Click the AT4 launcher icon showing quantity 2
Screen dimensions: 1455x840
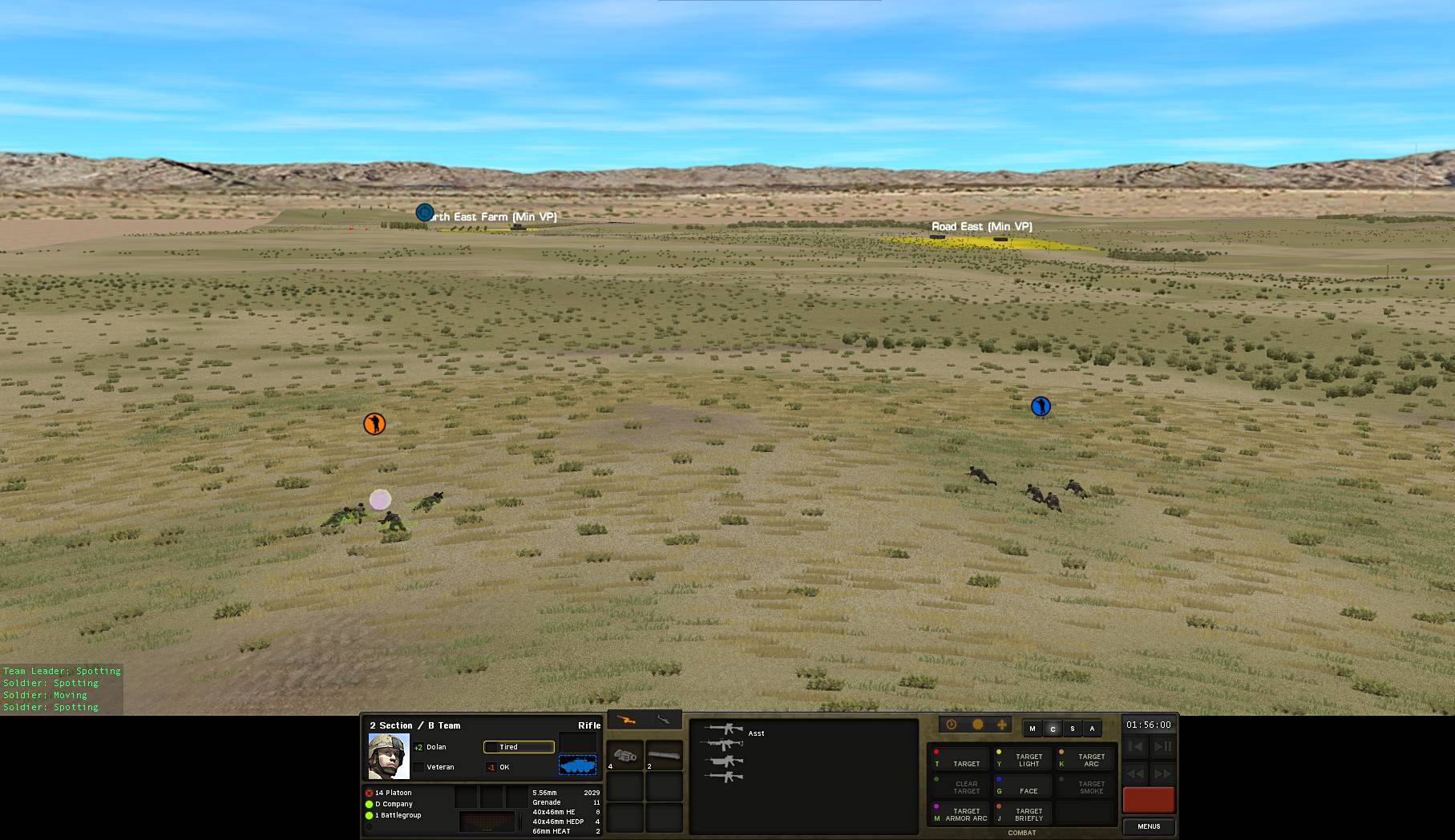663,757
